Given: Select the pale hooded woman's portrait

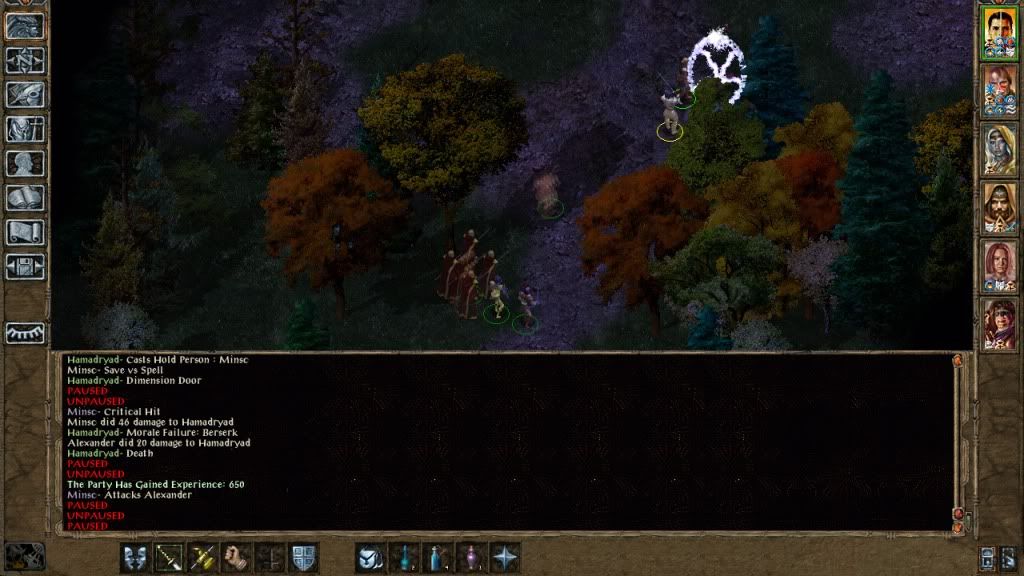Looking at the screenshot, I should (999, 148).
